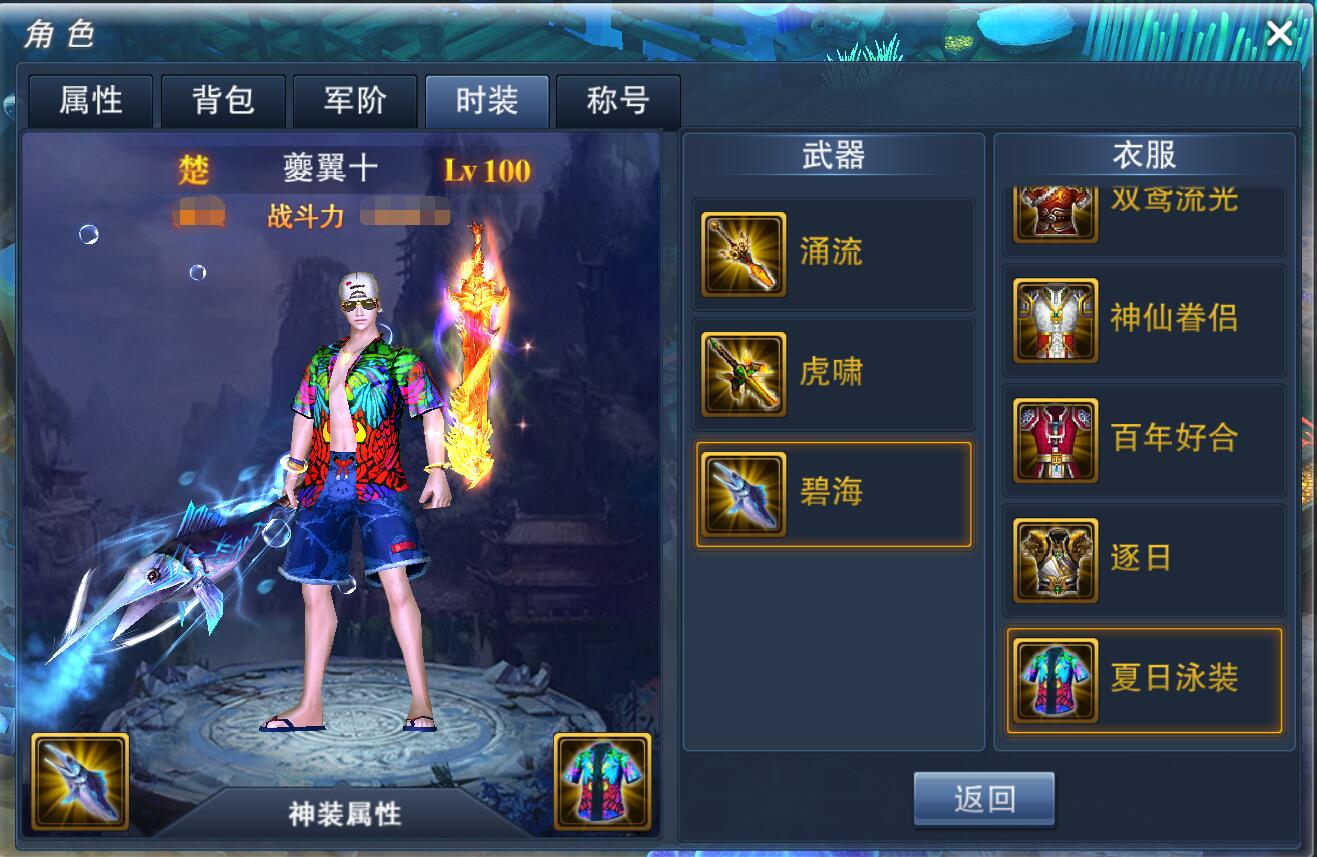Select the 夏日泳装 outfit

[x=1144, y=680]
